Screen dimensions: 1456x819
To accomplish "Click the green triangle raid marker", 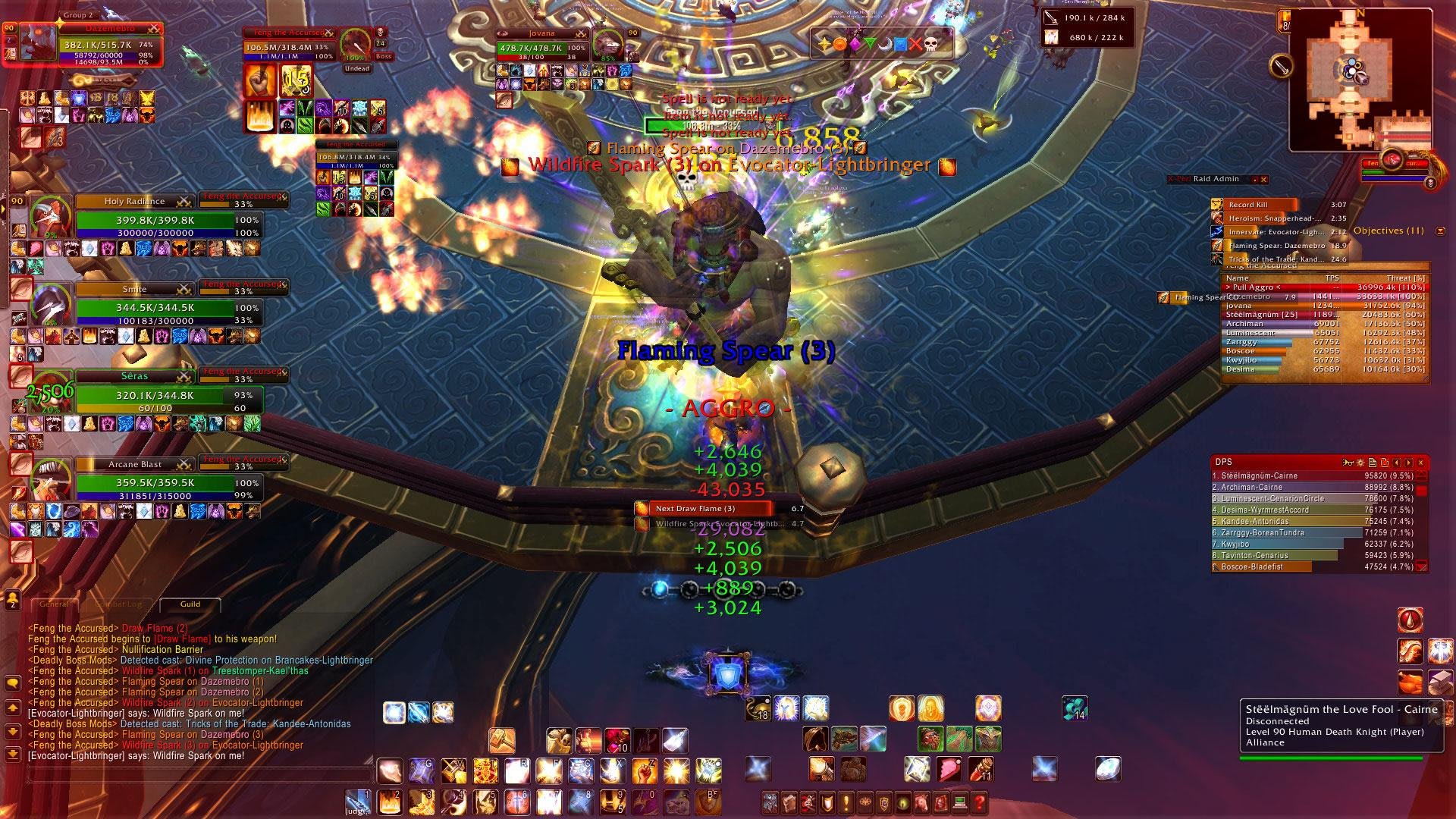I will [x=870, y=44].
